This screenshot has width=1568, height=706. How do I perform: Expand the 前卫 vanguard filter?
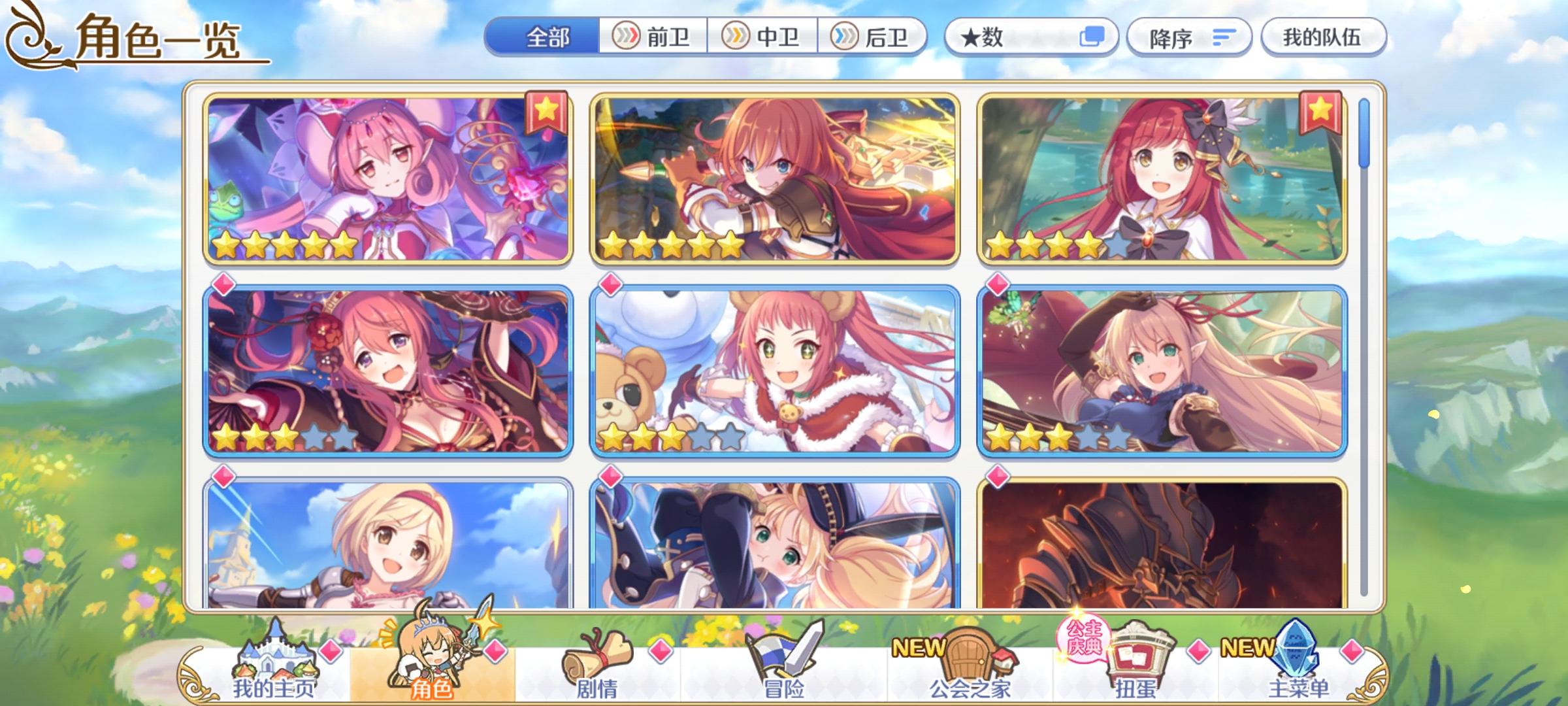coord(652,37)
